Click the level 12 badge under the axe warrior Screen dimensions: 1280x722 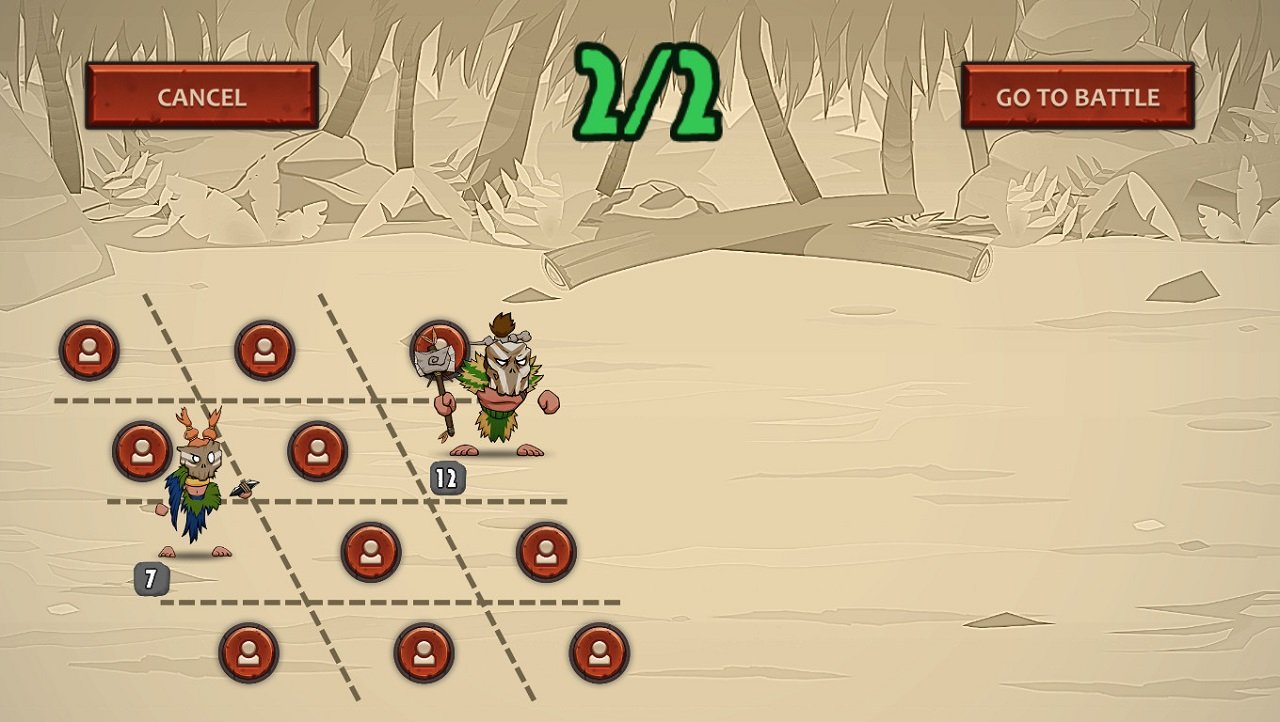(x=449, y=476)
